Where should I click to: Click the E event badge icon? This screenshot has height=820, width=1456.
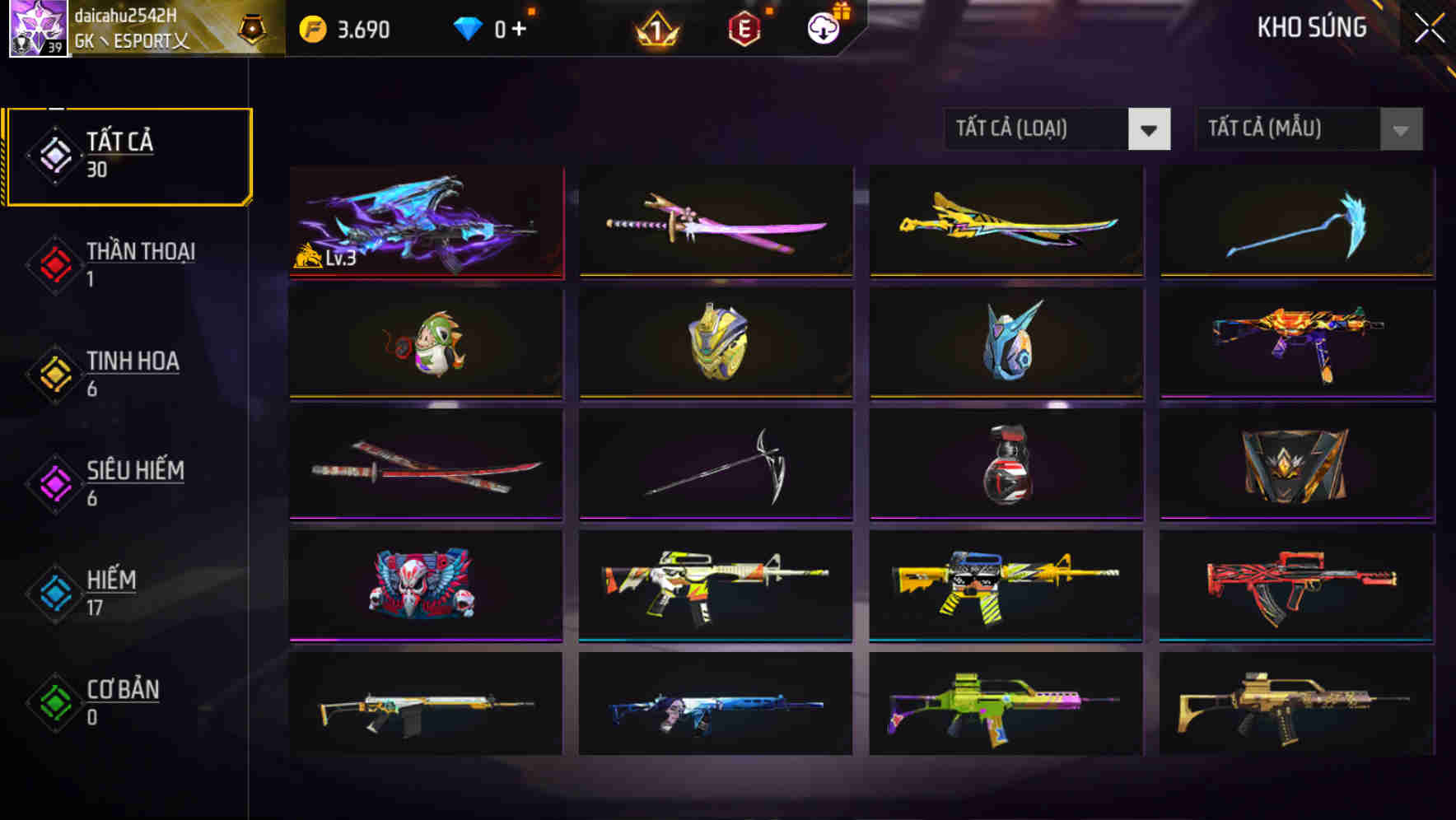click(x=744, y=26)
